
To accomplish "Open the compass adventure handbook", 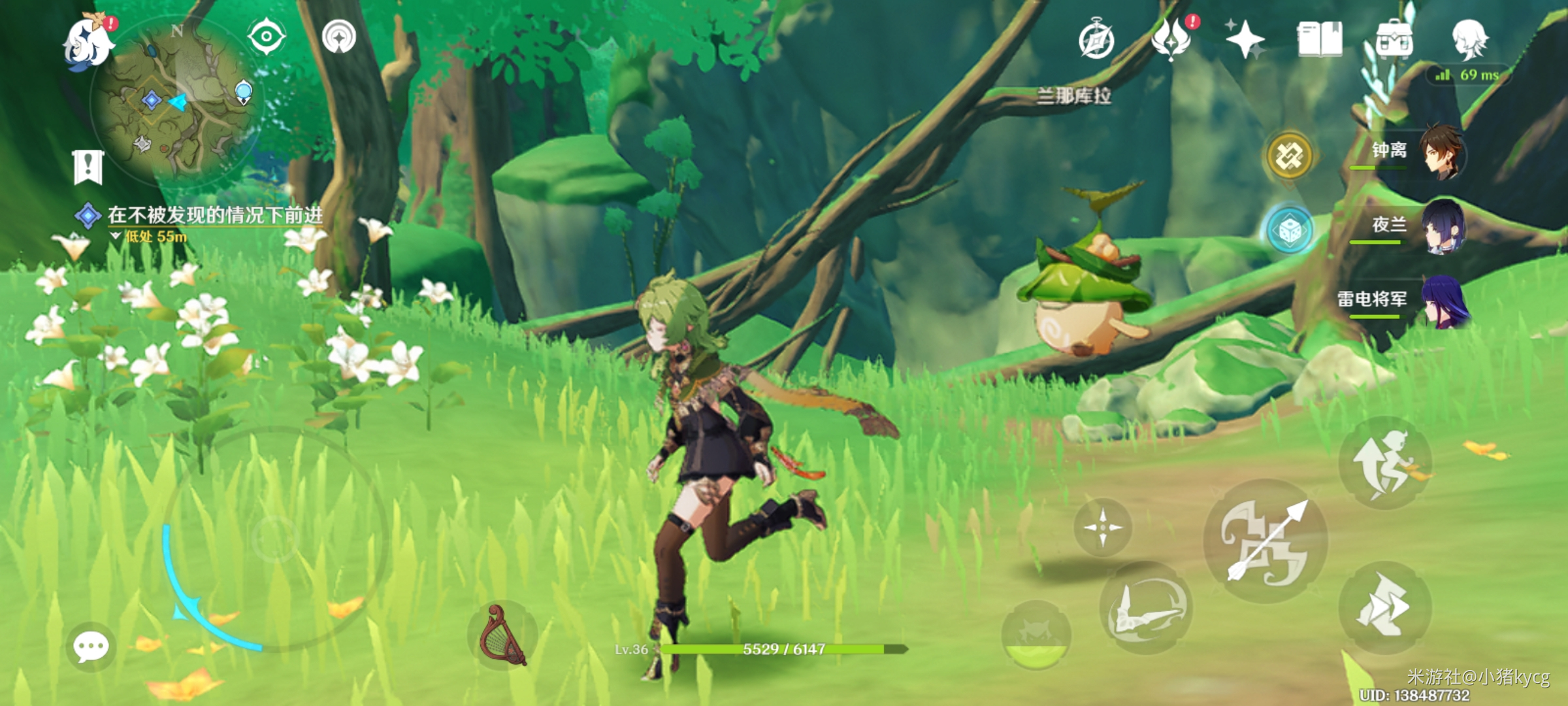I will tap(1096, 41).
